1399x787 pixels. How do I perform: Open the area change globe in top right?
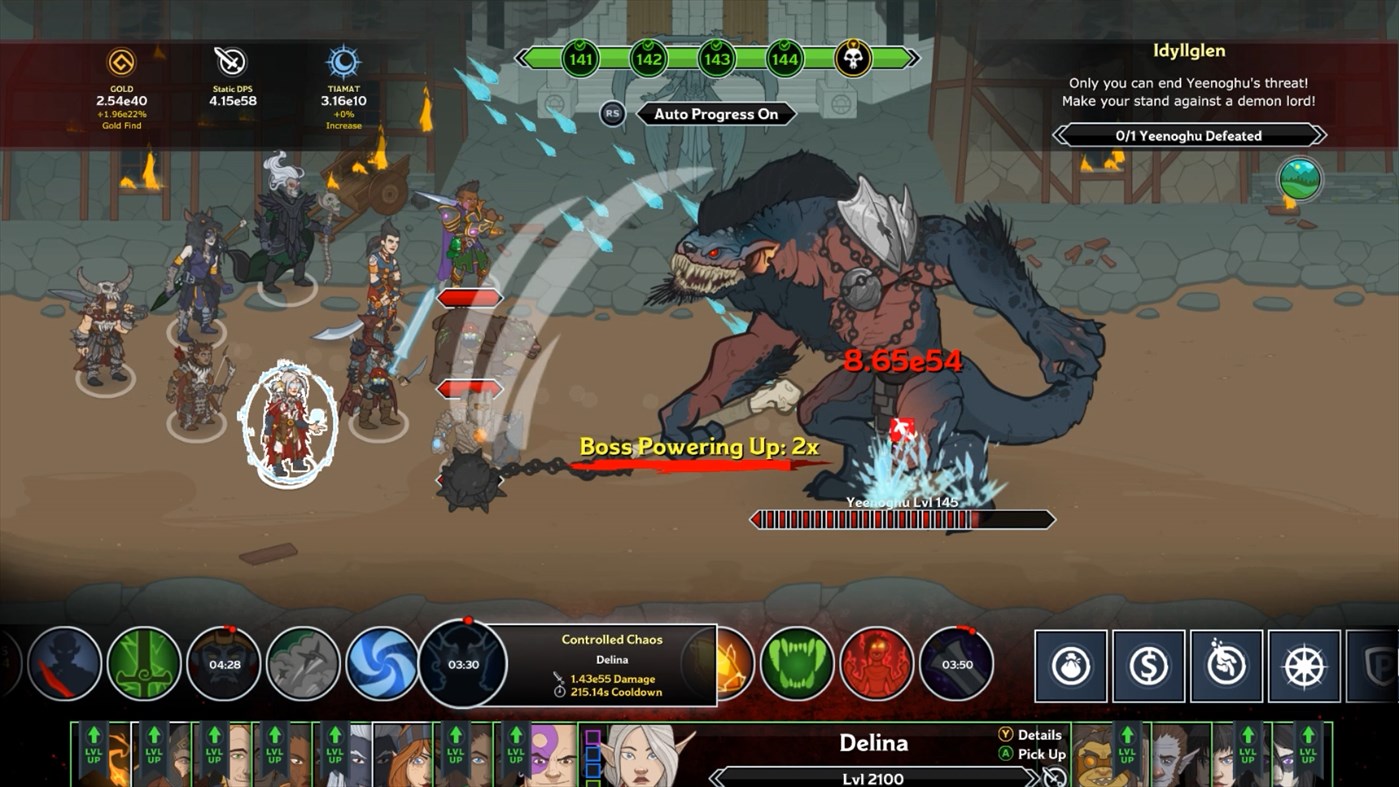[x=1302, y=180]
